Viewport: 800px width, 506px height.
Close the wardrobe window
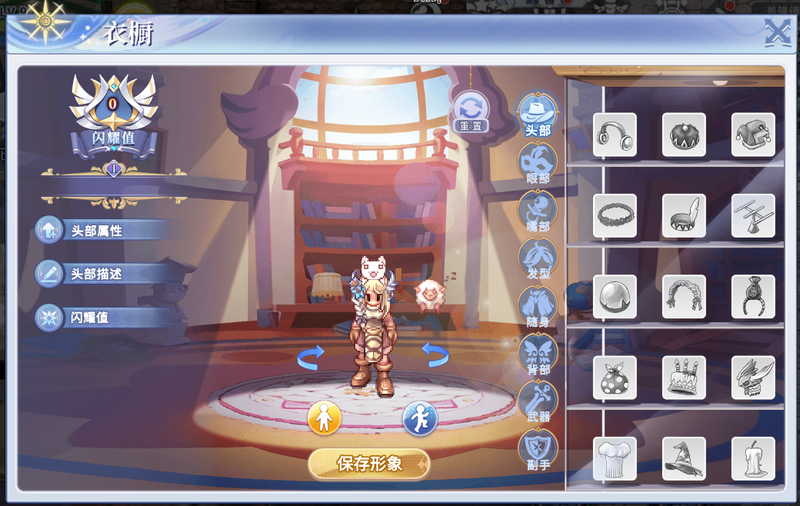click(776, 35)
